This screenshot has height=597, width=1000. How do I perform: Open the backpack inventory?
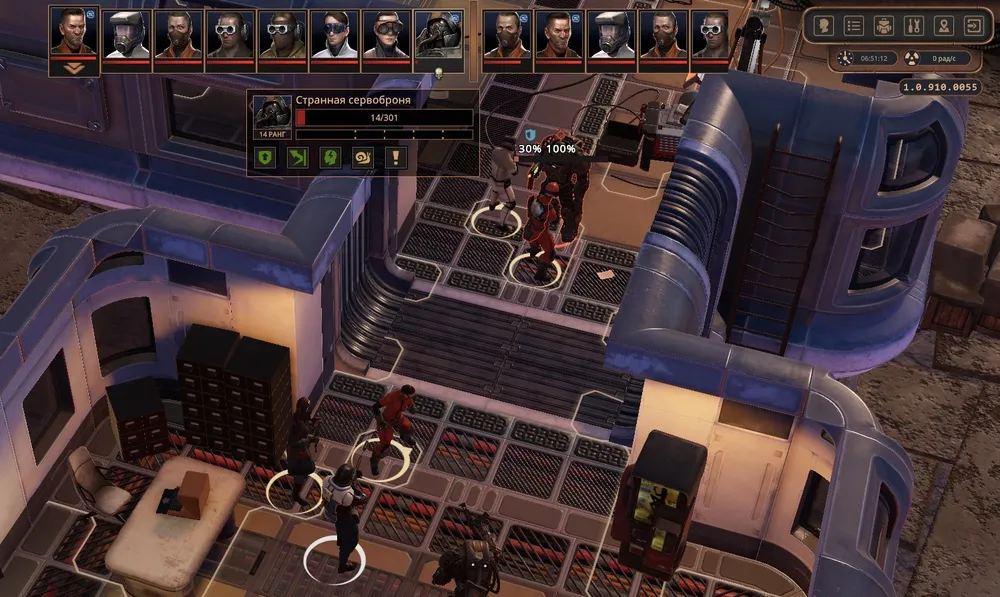pyautogui.click(x=883, y=26)
